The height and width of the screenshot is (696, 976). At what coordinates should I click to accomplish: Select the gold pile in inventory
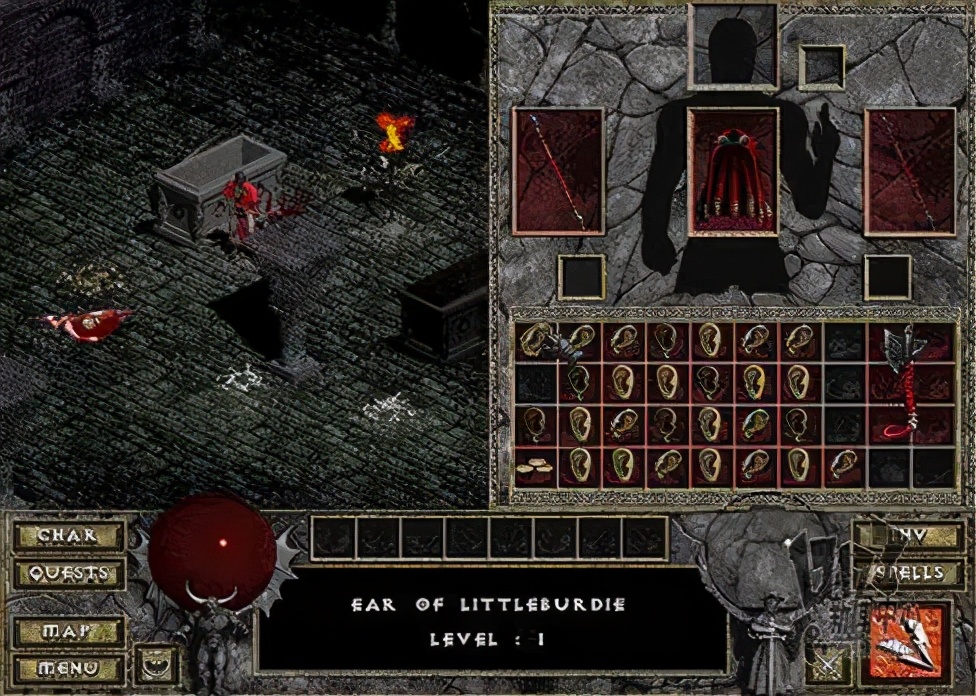pos(537,467)
